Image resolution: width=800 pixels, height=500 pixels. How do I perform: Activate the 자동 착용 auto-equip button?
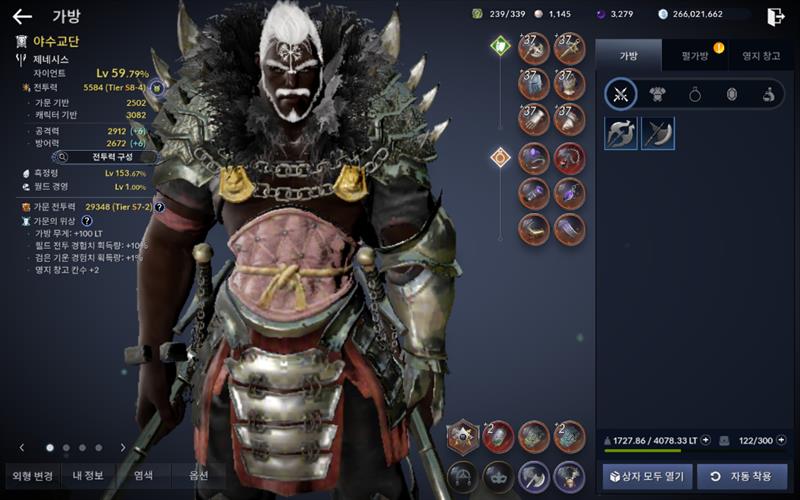click(742, 477)
